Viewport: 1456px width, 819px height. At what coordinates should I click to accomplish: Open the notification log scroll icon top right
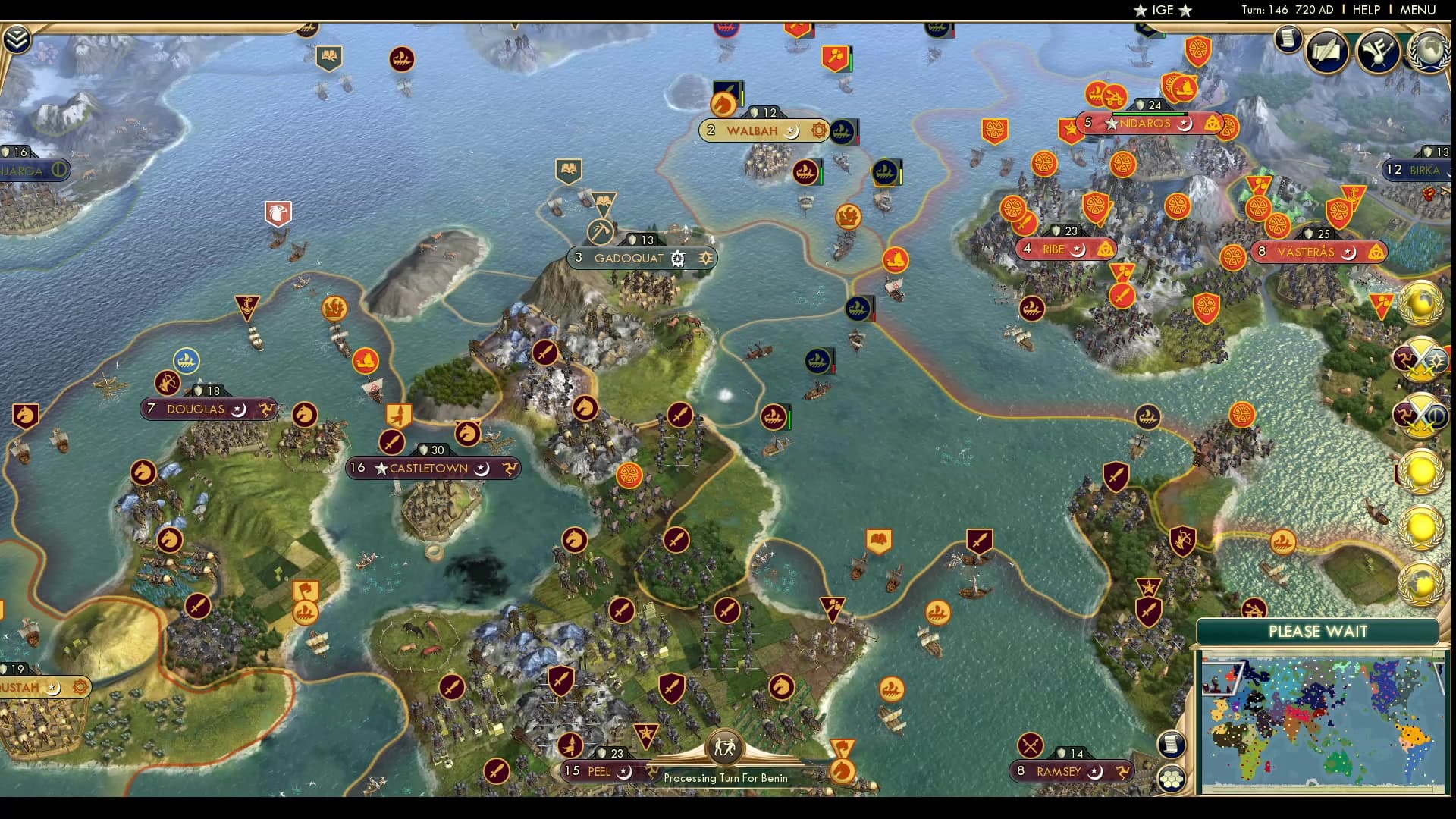(1287, 39)
